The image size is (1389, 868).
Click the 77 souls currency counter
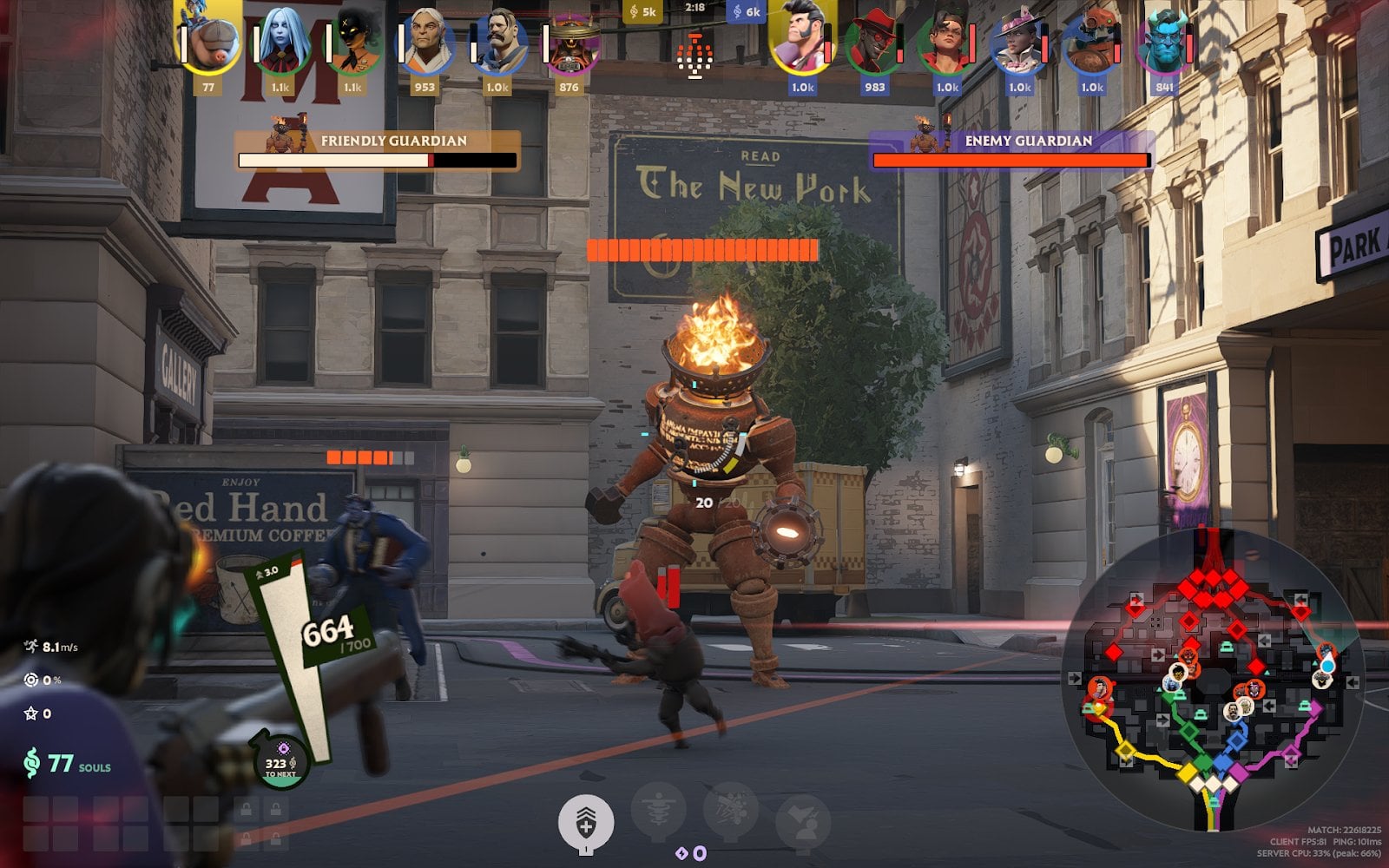[x=68, y=764]
